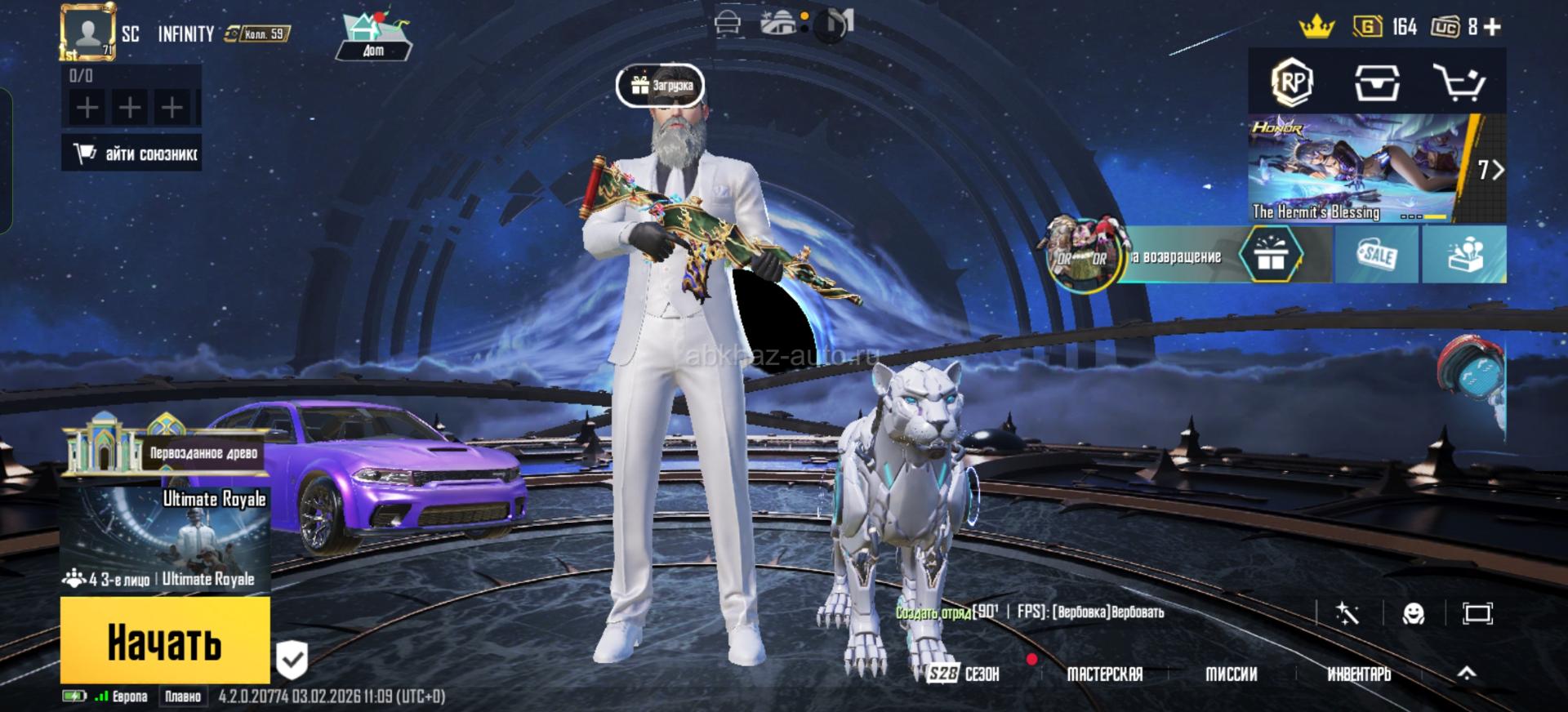1568x712 pixels.
Task: Add UC with the plus button
Action: 1493,27
